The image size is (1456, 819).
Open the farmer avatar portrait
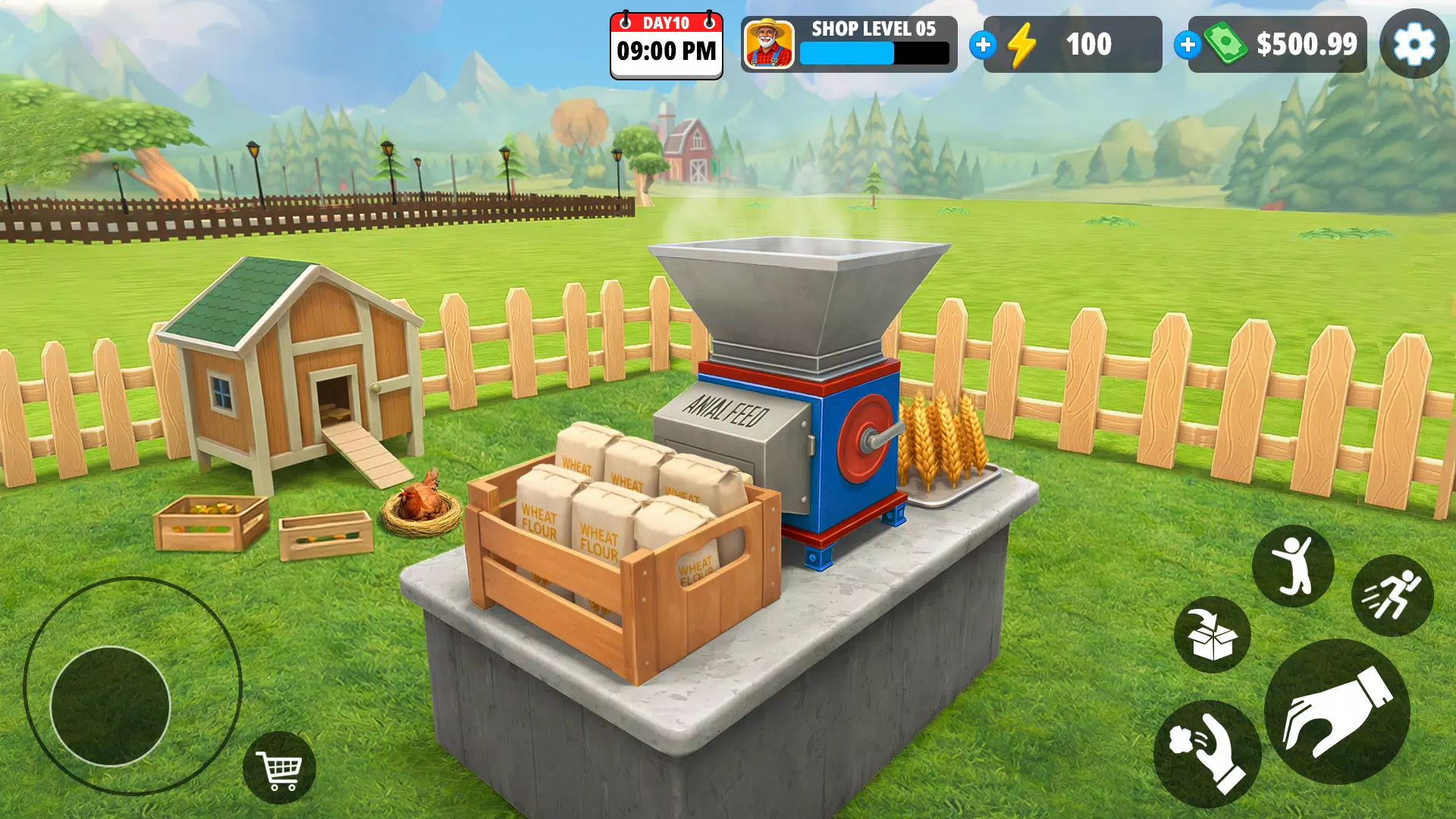click(769, 44)
